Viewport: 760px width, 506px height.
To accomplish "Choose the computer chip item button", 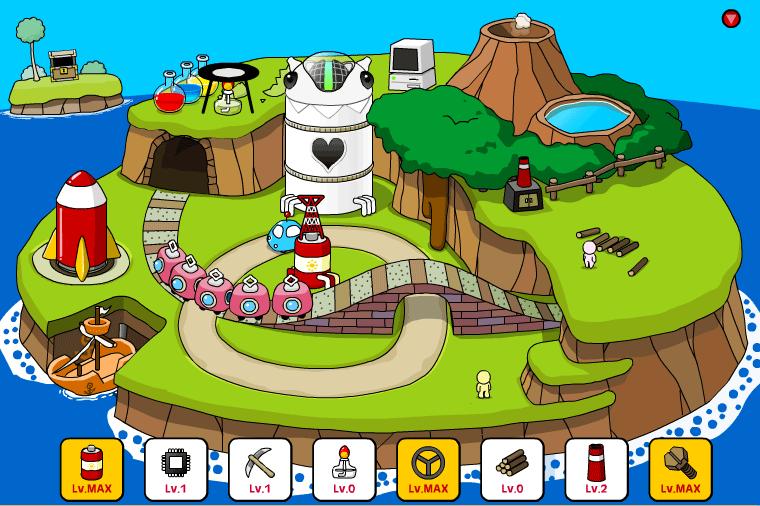I will (176, 469).
